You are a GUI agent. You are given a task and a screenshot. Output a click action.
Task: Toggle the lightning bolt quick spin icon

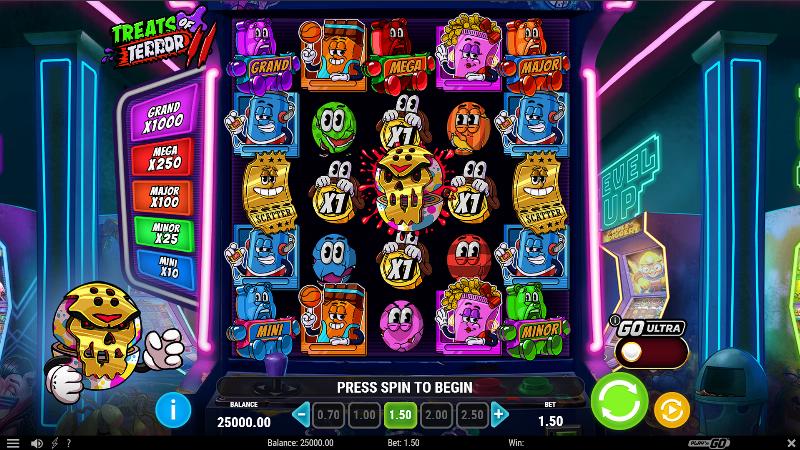point(53,443)
